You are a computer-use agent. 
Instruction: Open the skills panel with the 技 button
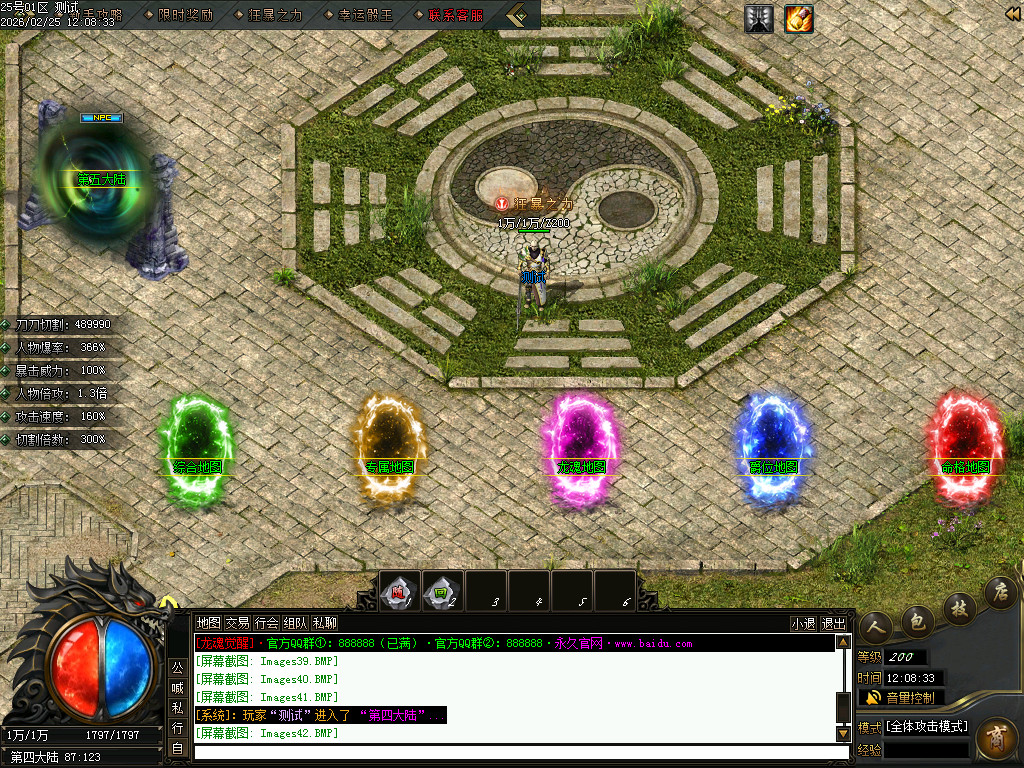pos(958,608)
